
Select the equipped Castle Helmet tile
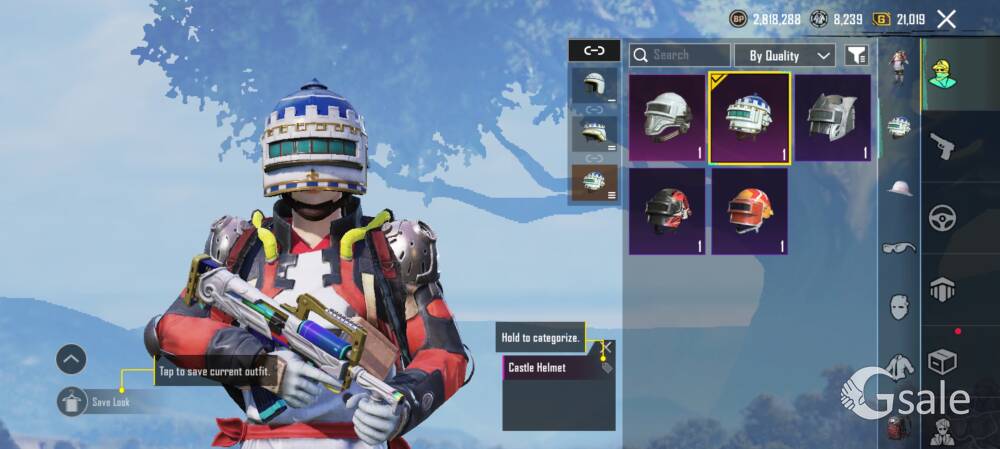coord(749,118)
